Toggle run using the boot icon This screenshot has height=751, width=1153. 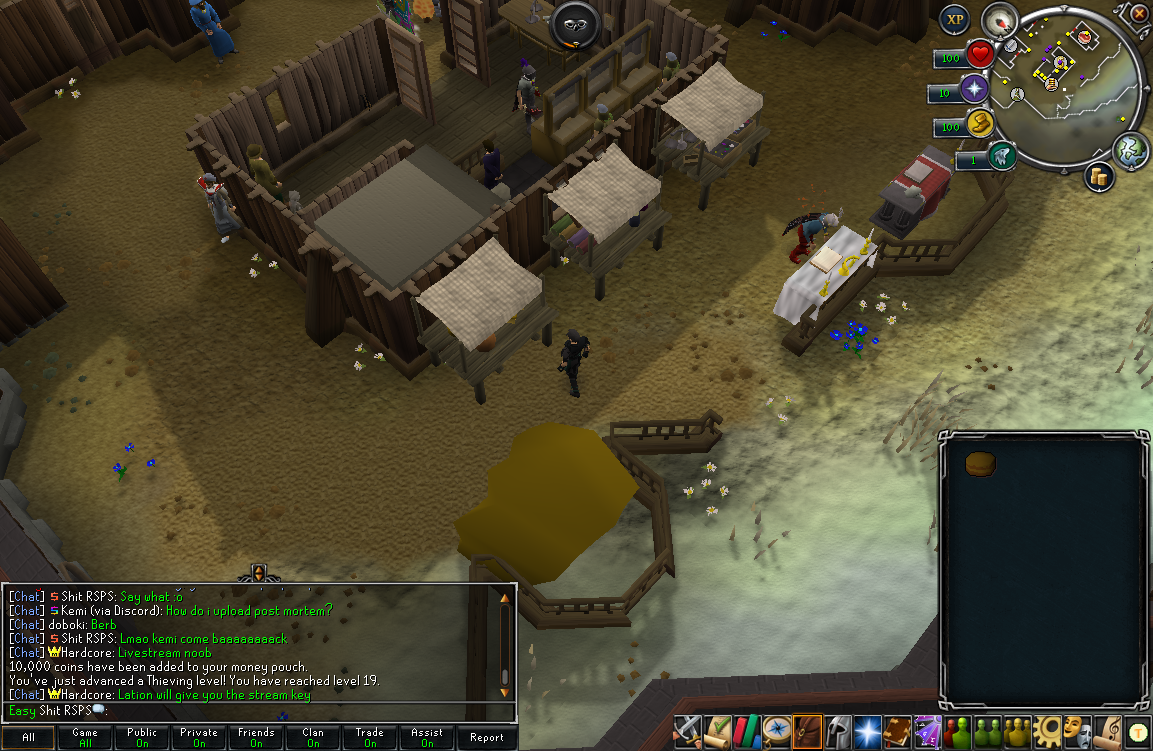979,123
